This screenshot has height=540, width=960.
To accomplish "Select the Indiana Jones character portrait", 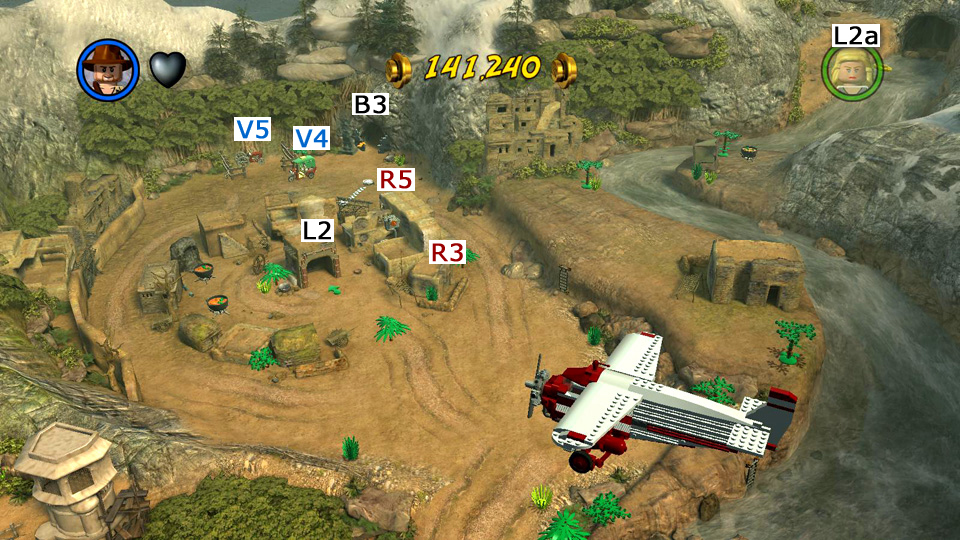I will pos(108,70).
